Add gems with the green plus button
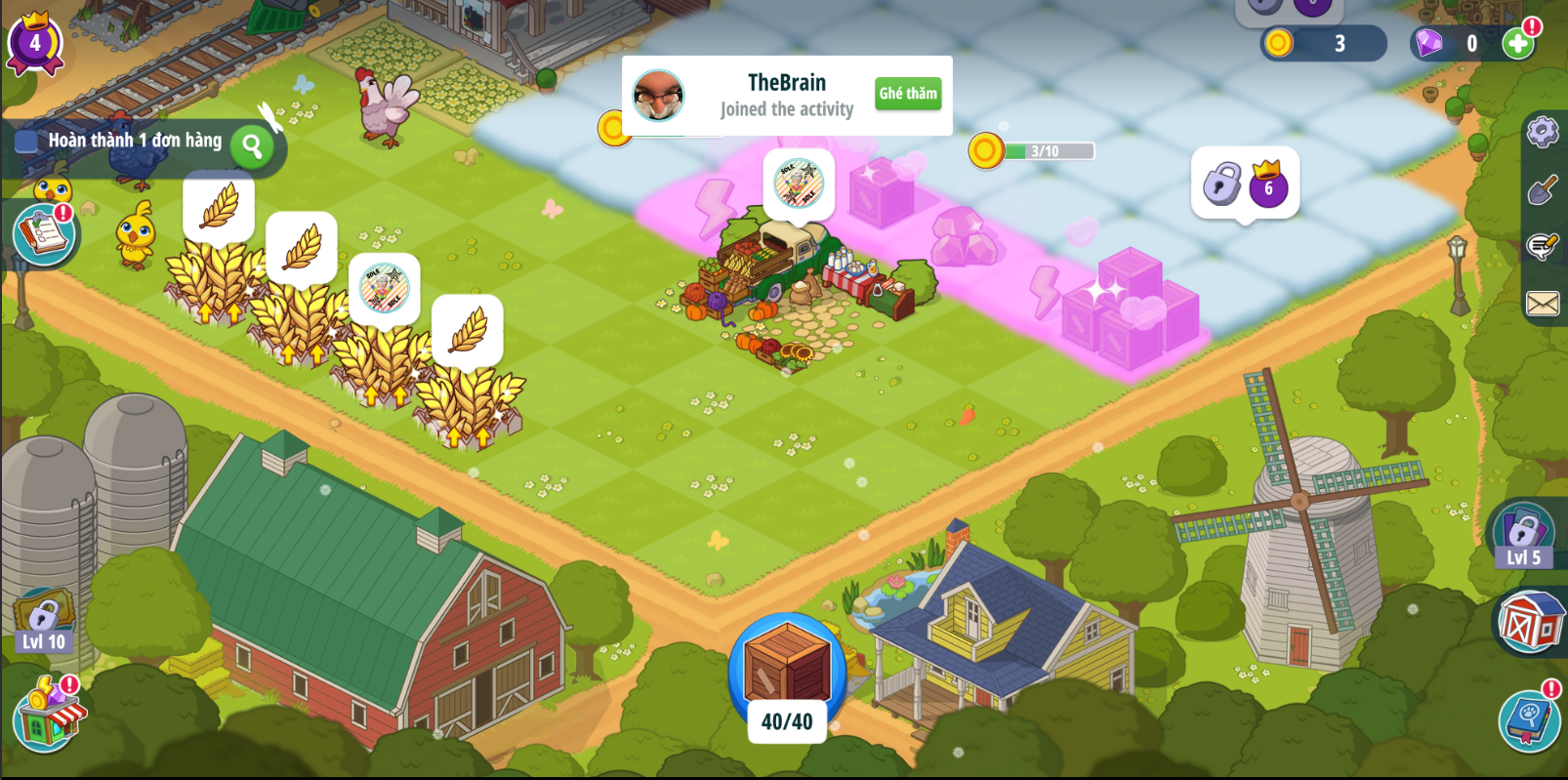Viewport: 1568px width, 780px height. 1517,43
